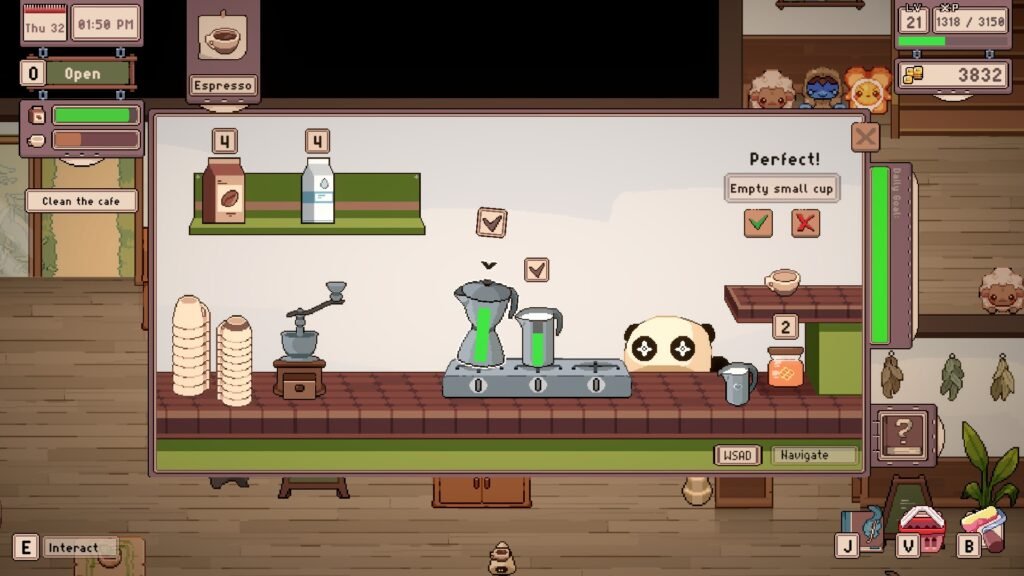Select the milk carton on shelf
The width and height of the screenshot is (1024, 576).
[318, 190]
